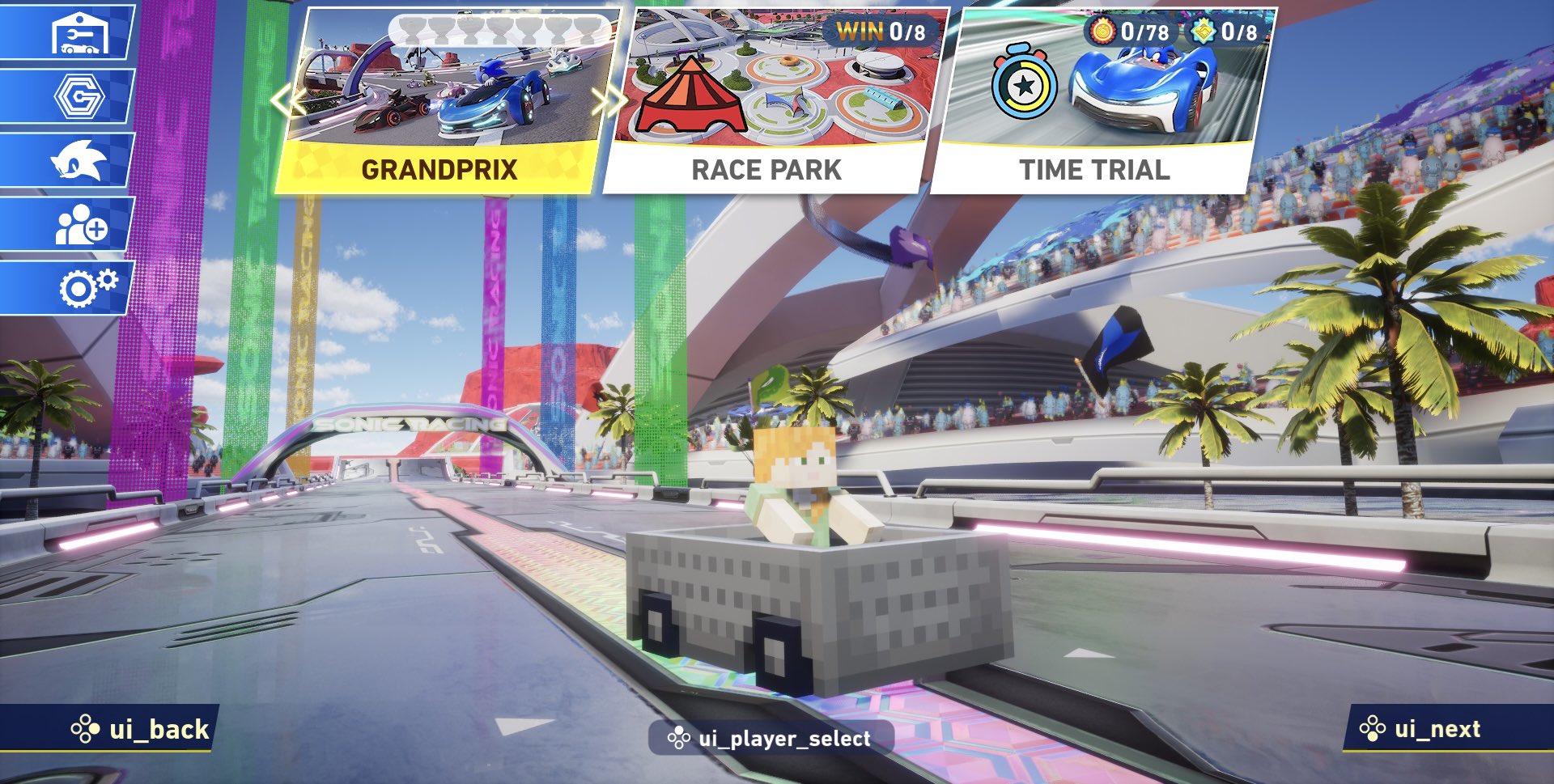Click the left arrow beside Grandprix
Screen dimensions: 1554x784
click(283, 101)
